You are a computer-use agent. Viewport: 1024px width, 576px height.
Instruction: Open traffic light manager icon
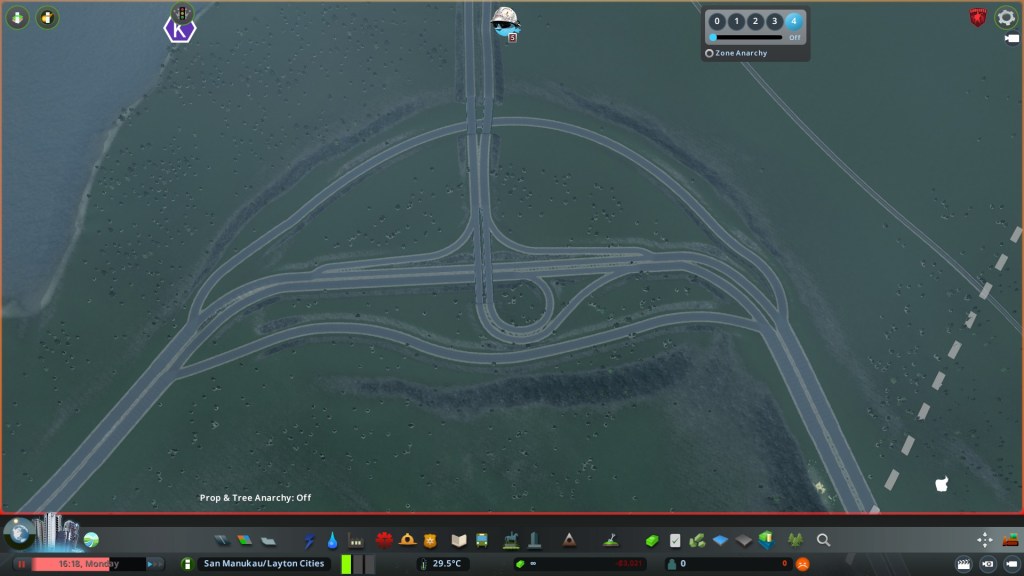coord(180,12)
